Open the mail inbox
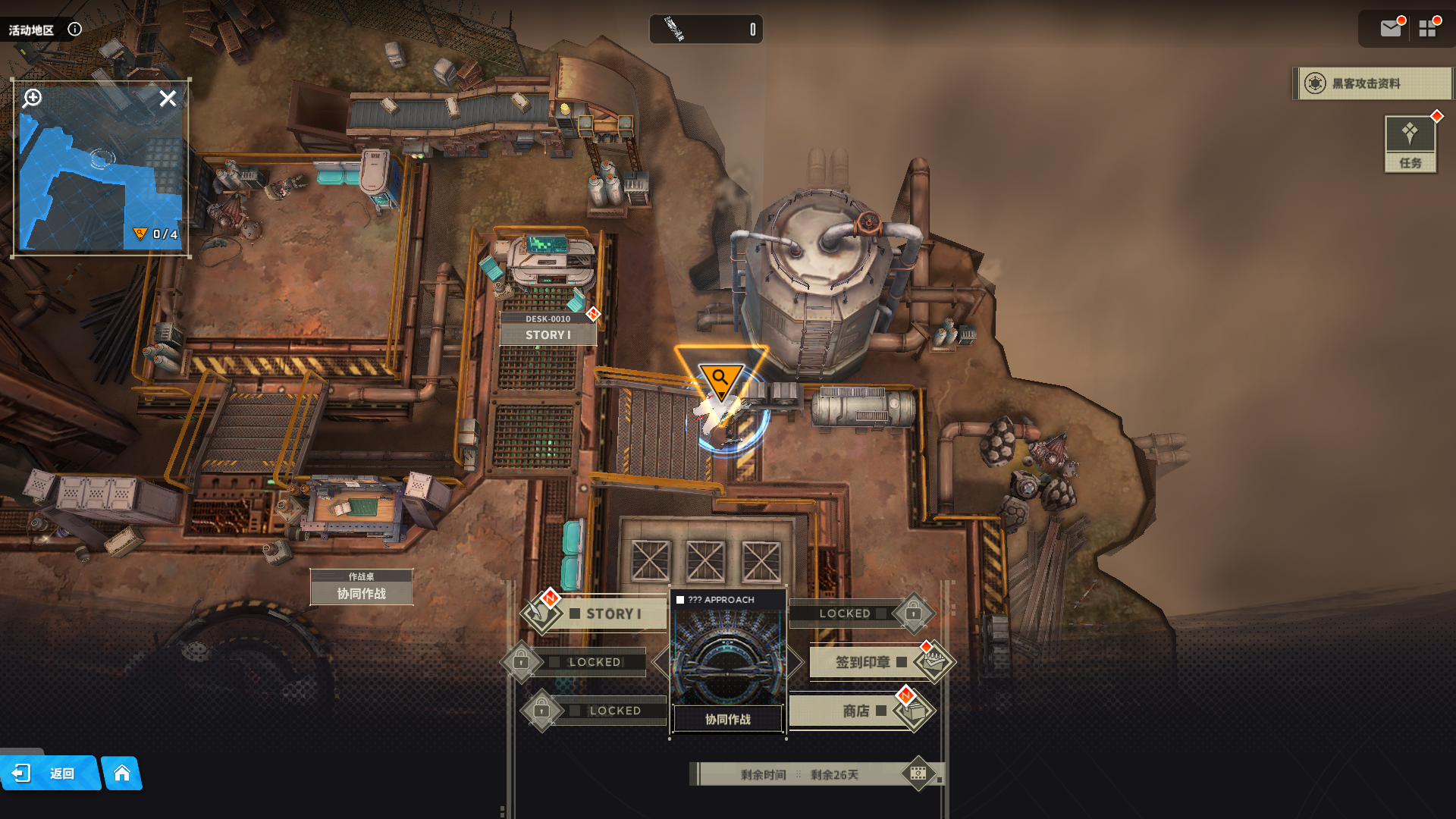Screen dimensions: 1456x819 tap(1390, 29)
